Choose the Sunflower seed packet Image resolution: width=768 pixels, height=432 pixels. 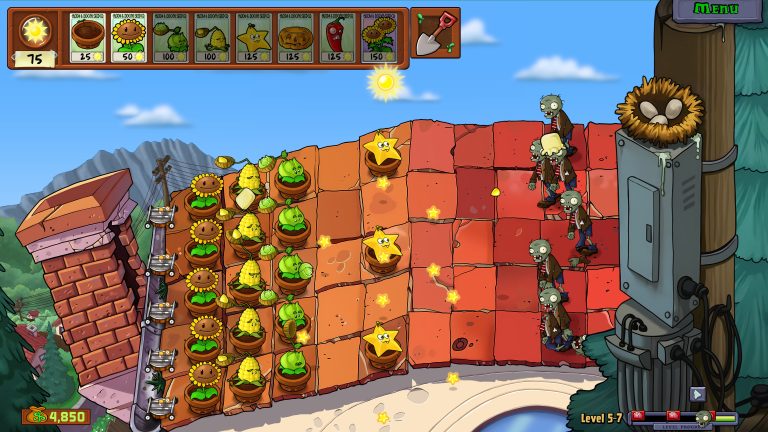click(x=129, y=38)
